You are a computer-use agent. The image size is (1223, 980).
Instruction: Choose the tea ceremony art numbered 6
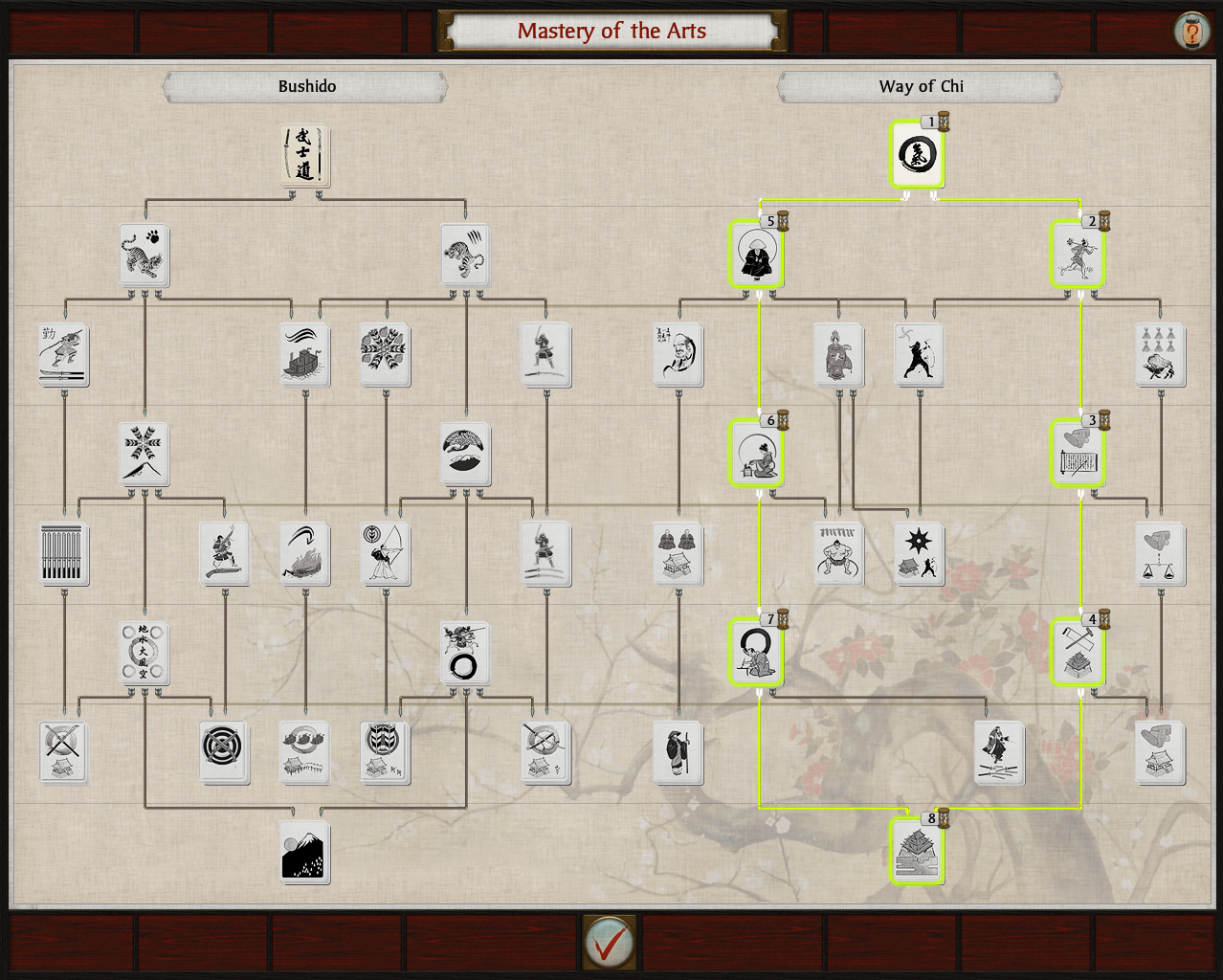point(757,455)
